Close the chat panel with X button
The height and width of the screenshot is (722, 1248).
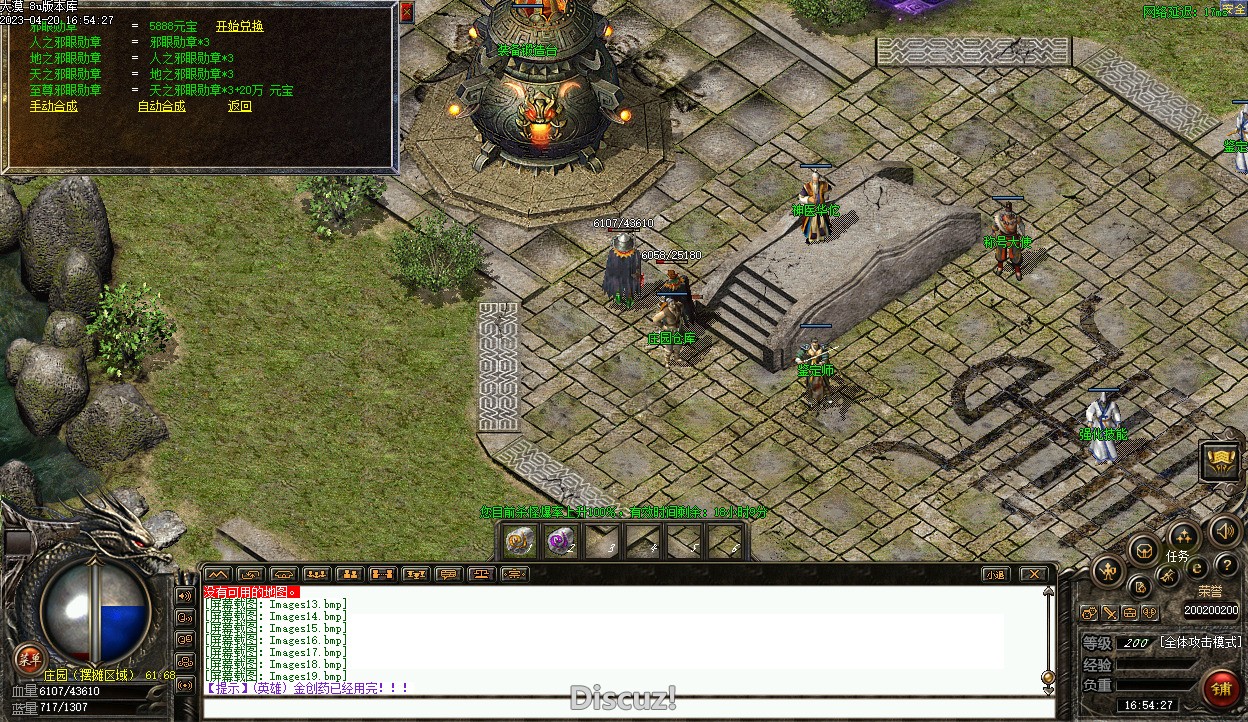tap(1033, 574)
